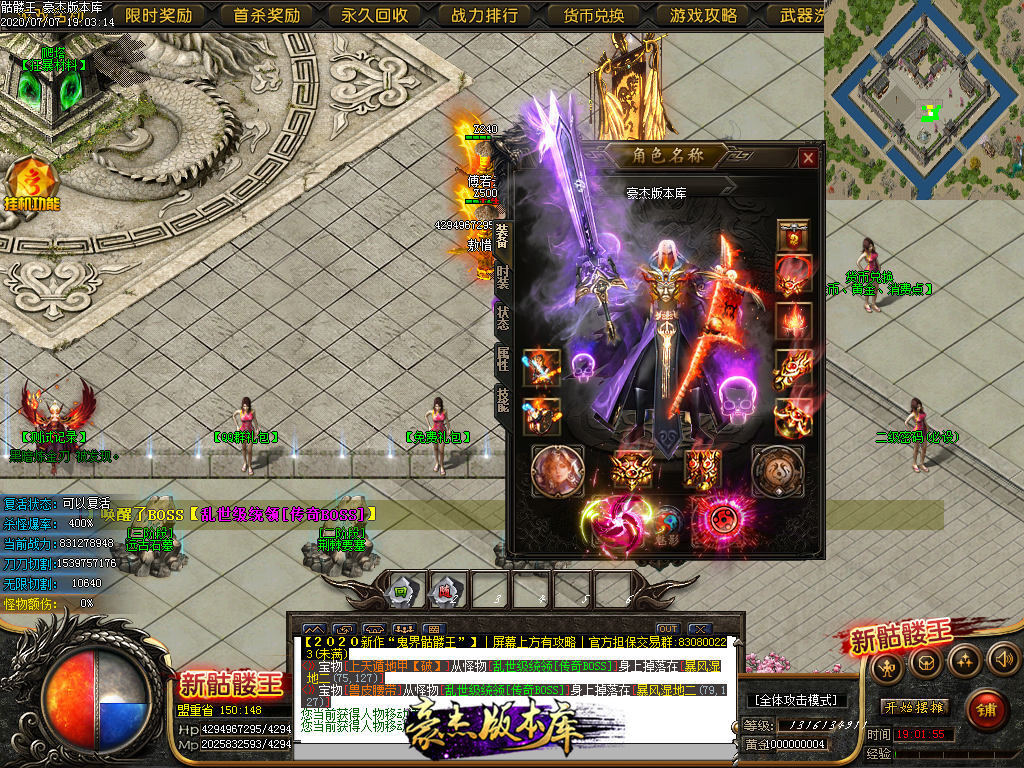The height and width of the screenshot is (768, 1024).
Task: Open the 游戏攻略 game guide
Action: pyautogui.click(x=703, y=15)
